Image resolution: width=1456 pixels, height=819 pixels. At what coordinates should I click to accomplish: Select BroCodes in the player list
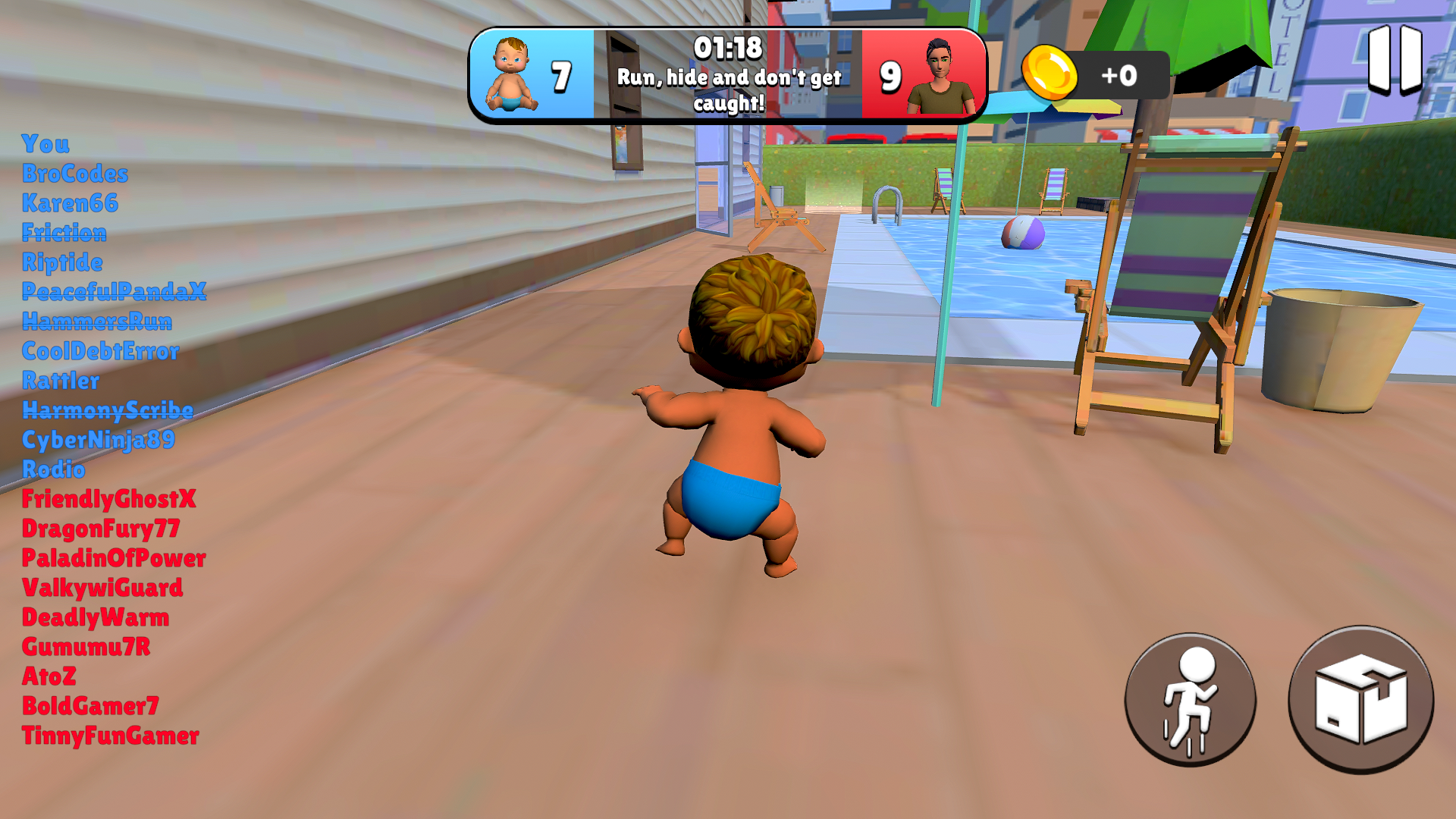[x=76, y=174]
